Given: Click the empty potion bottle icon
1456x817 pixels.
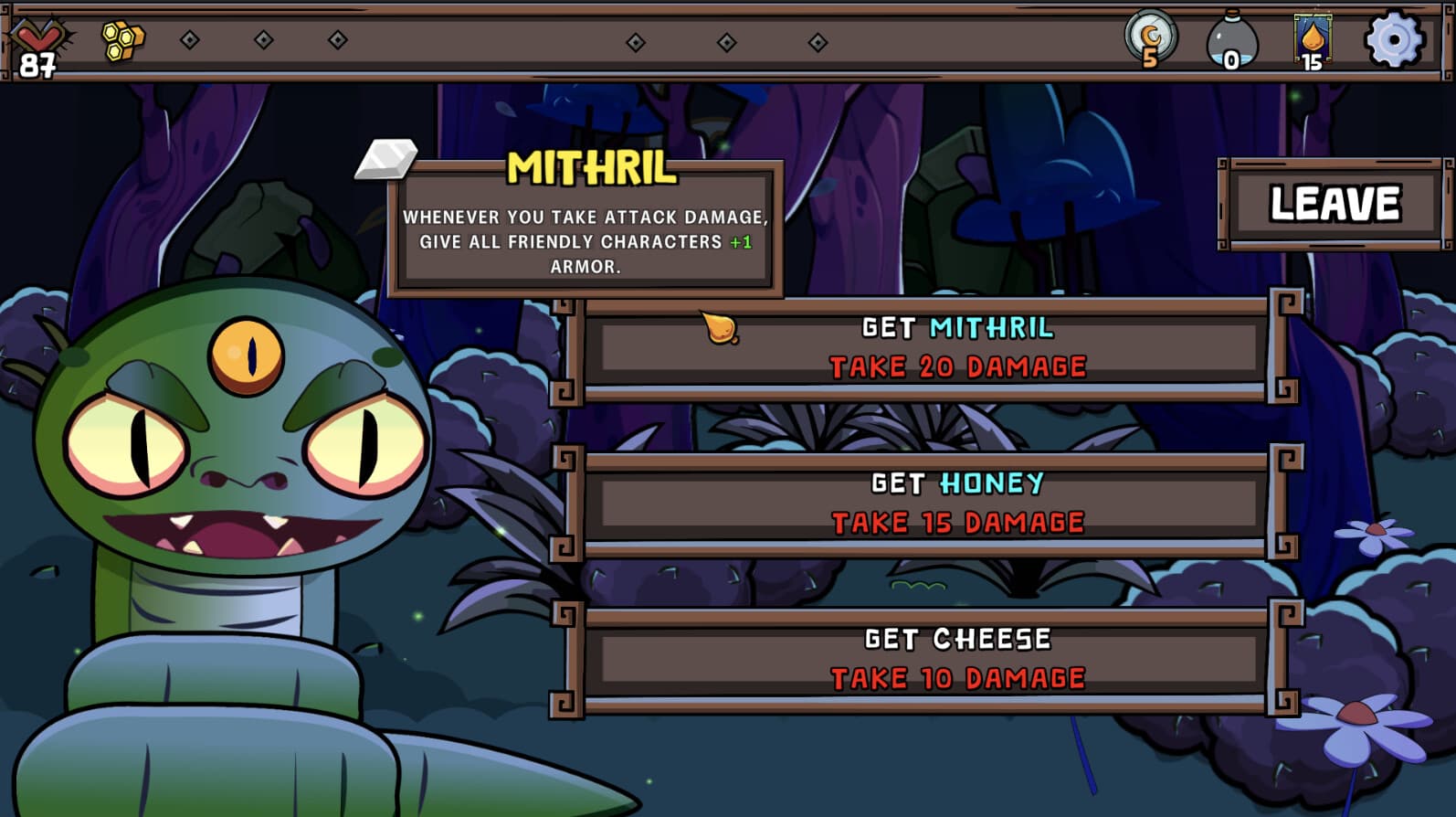Looking at the screenshot, I should coord(1232,38).
